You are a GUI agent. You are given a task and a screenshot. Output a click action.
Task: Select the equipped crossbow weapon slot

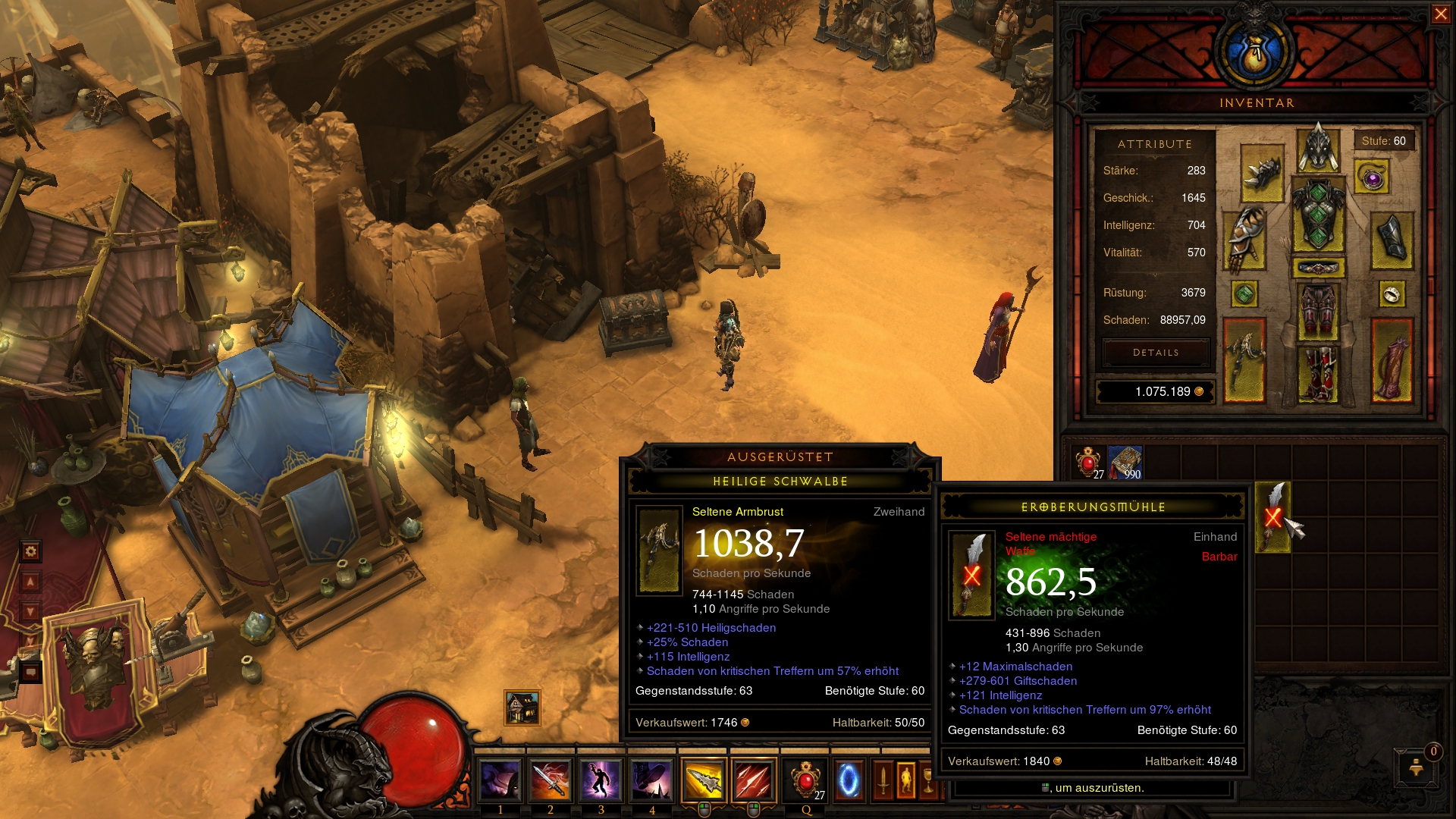point(1244,360)
